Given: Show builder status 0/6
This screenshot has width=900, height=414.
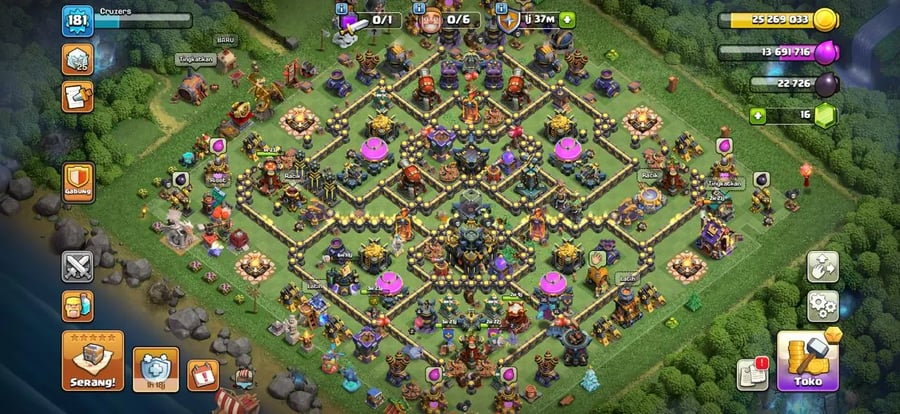Looking at the screenshot, I should (442, 19).
